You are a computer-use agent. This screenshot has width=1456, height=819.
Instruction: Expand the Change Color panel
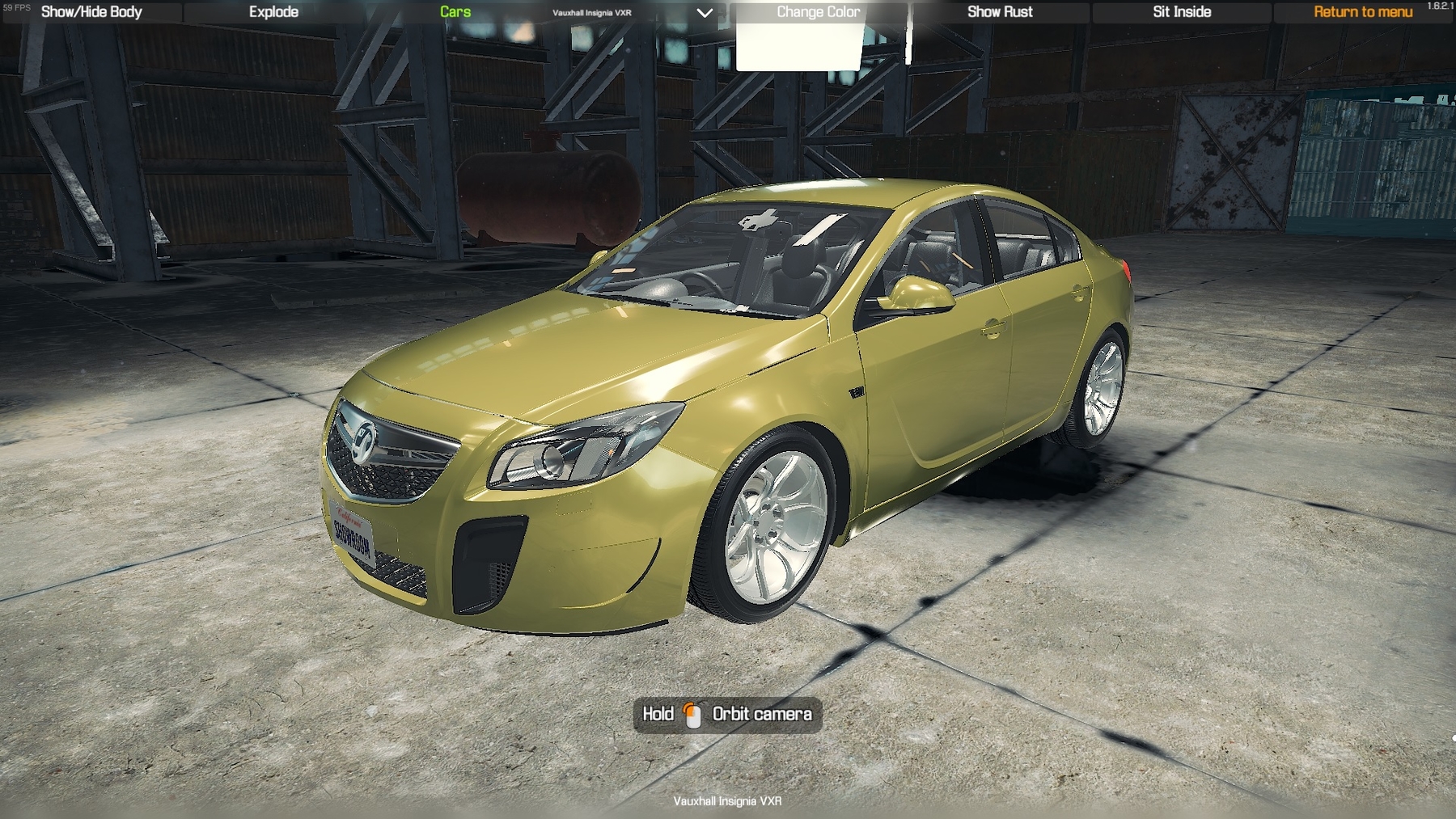(x=819, y=11)
